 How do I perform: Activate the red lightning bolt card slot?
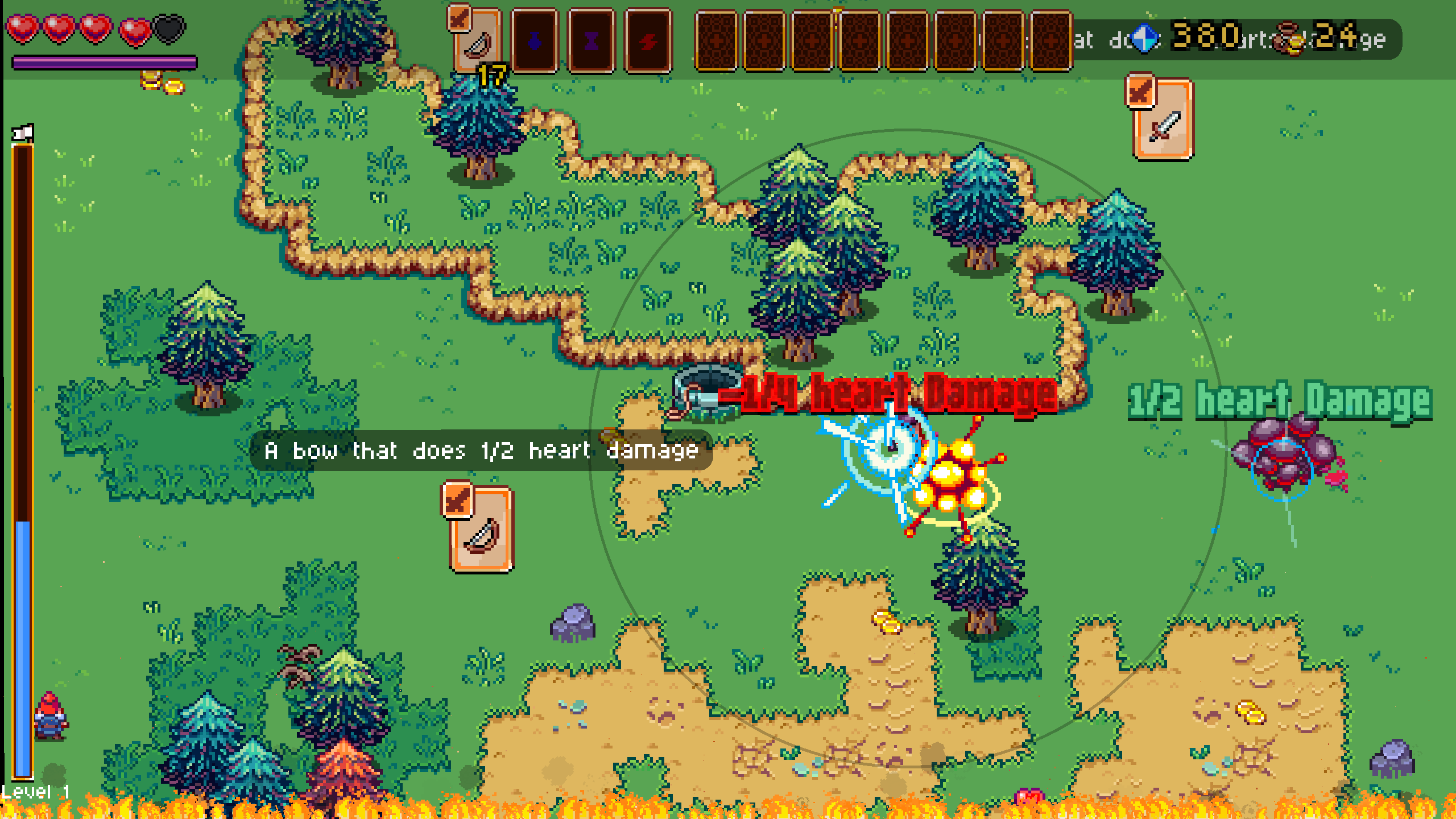[648, 41]
